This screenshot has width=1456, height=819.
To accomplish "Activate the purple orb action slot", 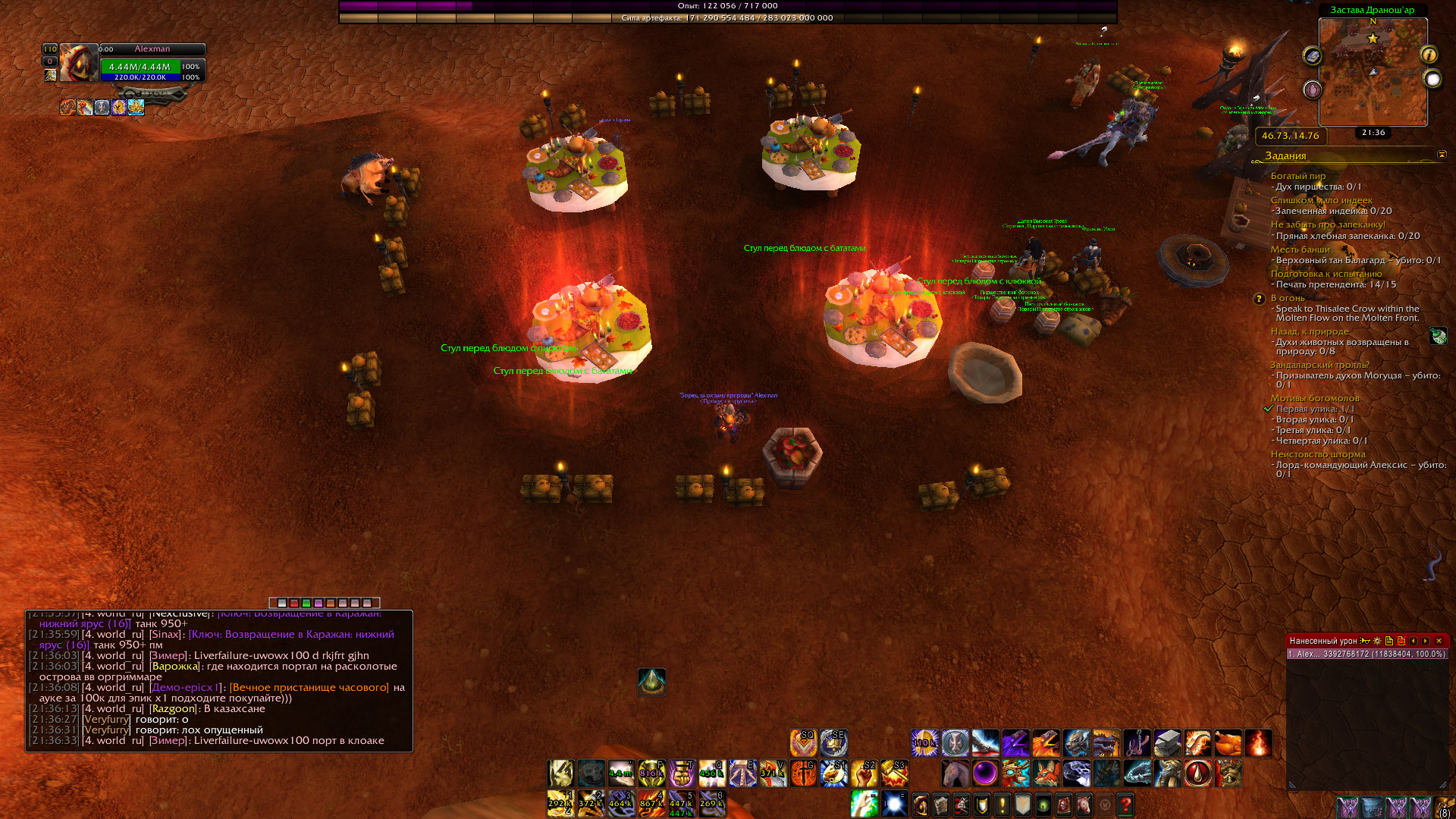I will (985, 773).
